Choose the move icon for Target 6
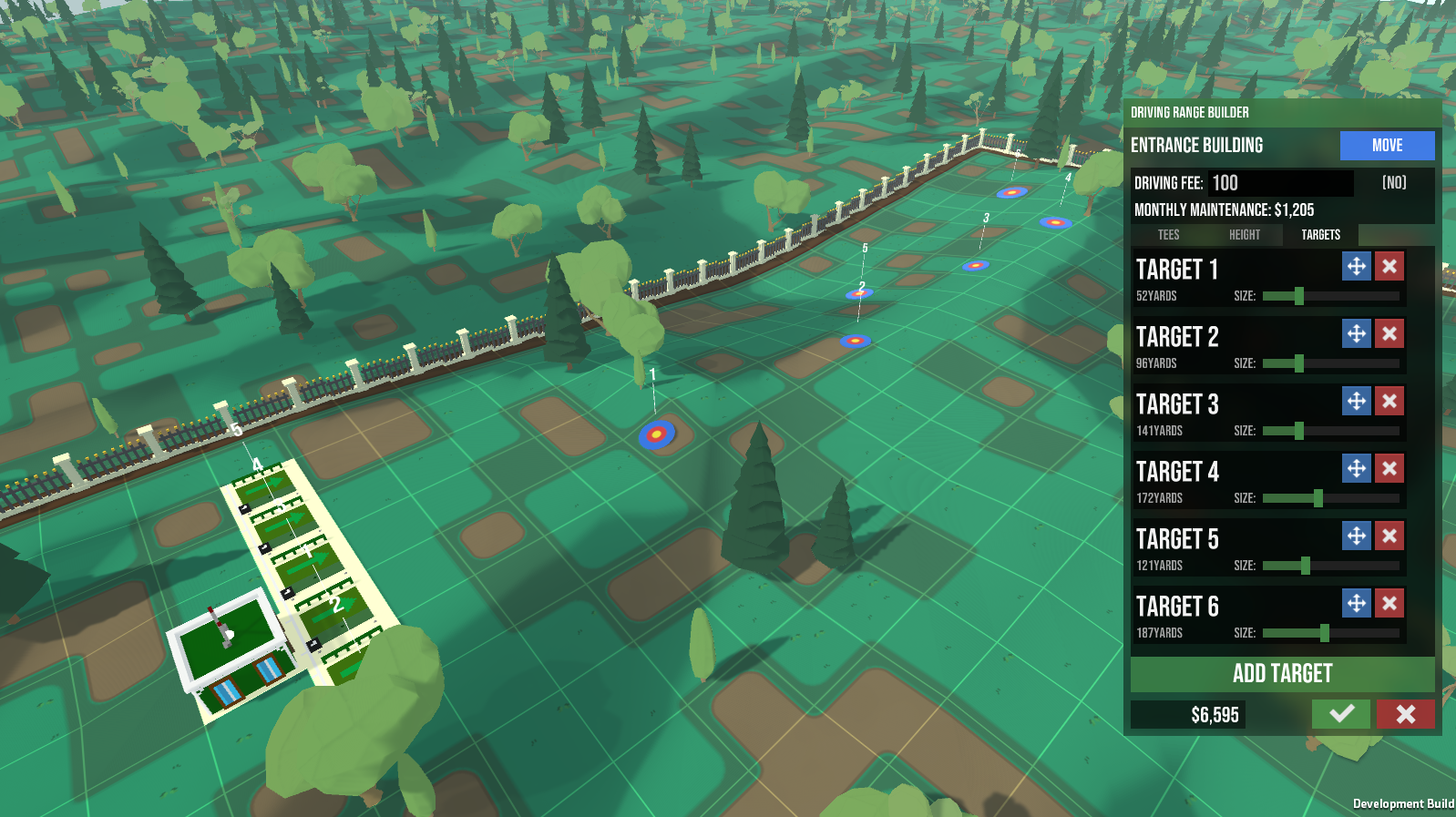Image resolution: width=1456 pixels, height=817 pixels. [1356, 603]
